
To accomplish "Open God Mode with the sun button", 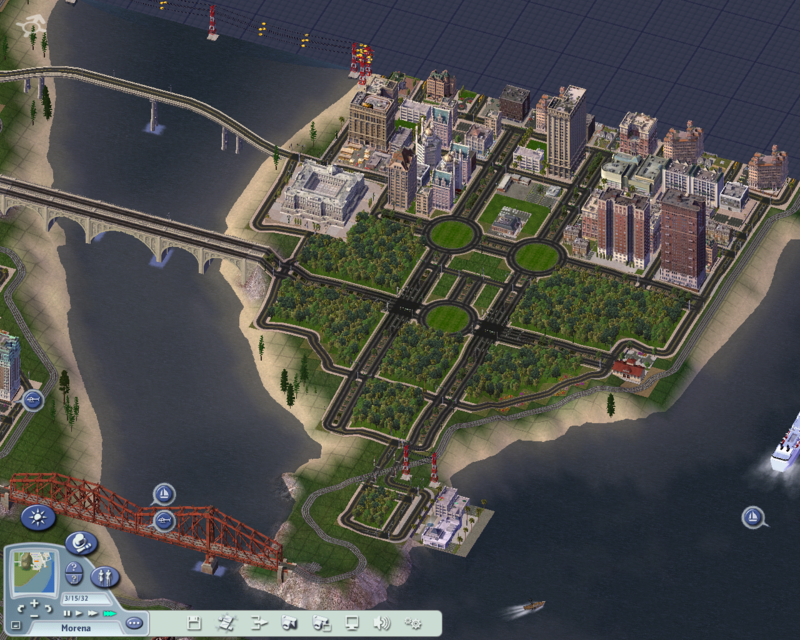I will coord(38,518).
